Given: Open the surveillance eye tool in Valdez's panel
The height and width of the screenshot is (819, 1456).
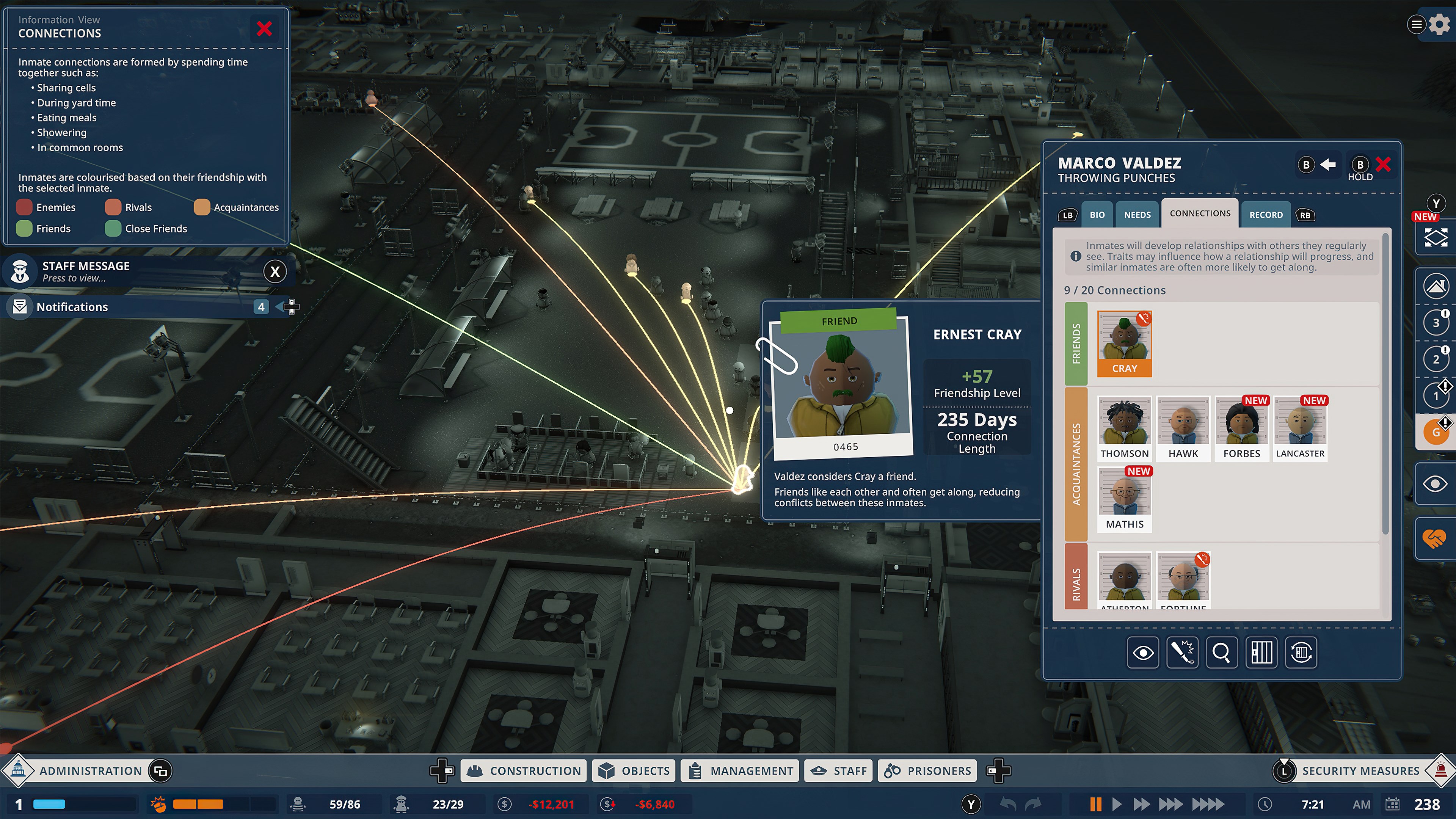Looking at the screenshot, I should 1143,653.
